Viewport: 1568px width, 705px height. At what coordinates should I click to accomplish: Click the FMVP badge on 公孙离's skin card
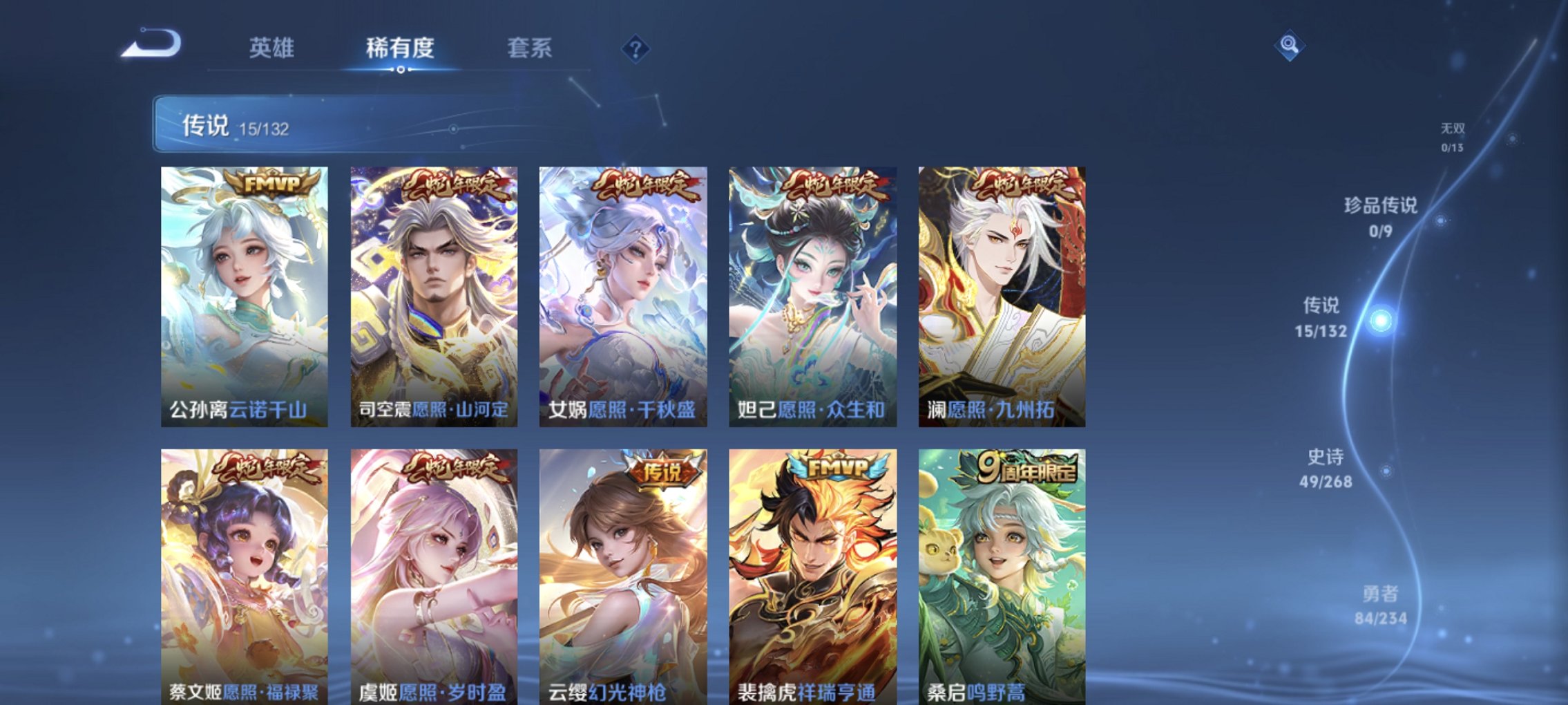point(268,183)
